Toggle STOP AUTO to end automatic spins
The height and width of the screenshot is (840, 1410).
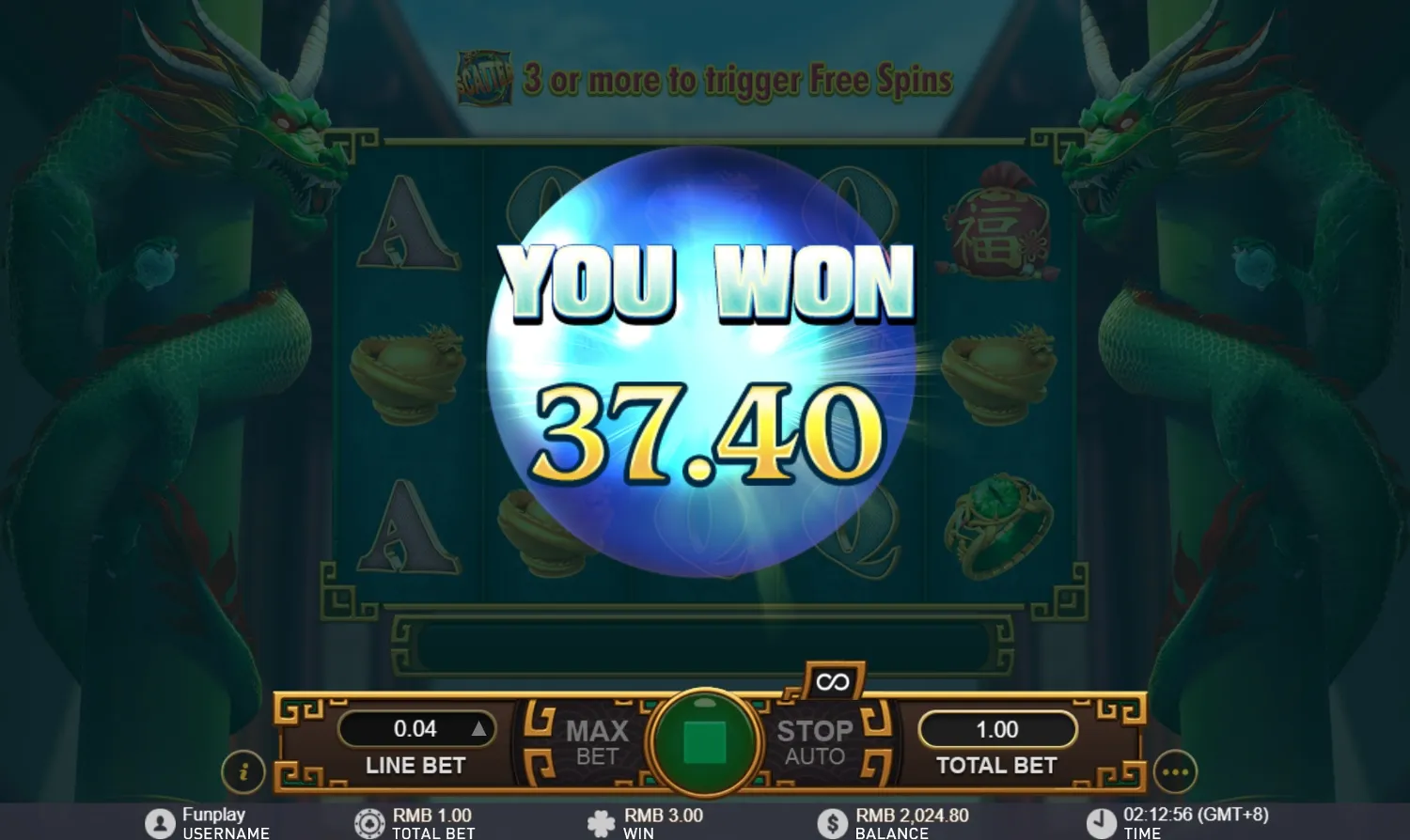(814, 742)
